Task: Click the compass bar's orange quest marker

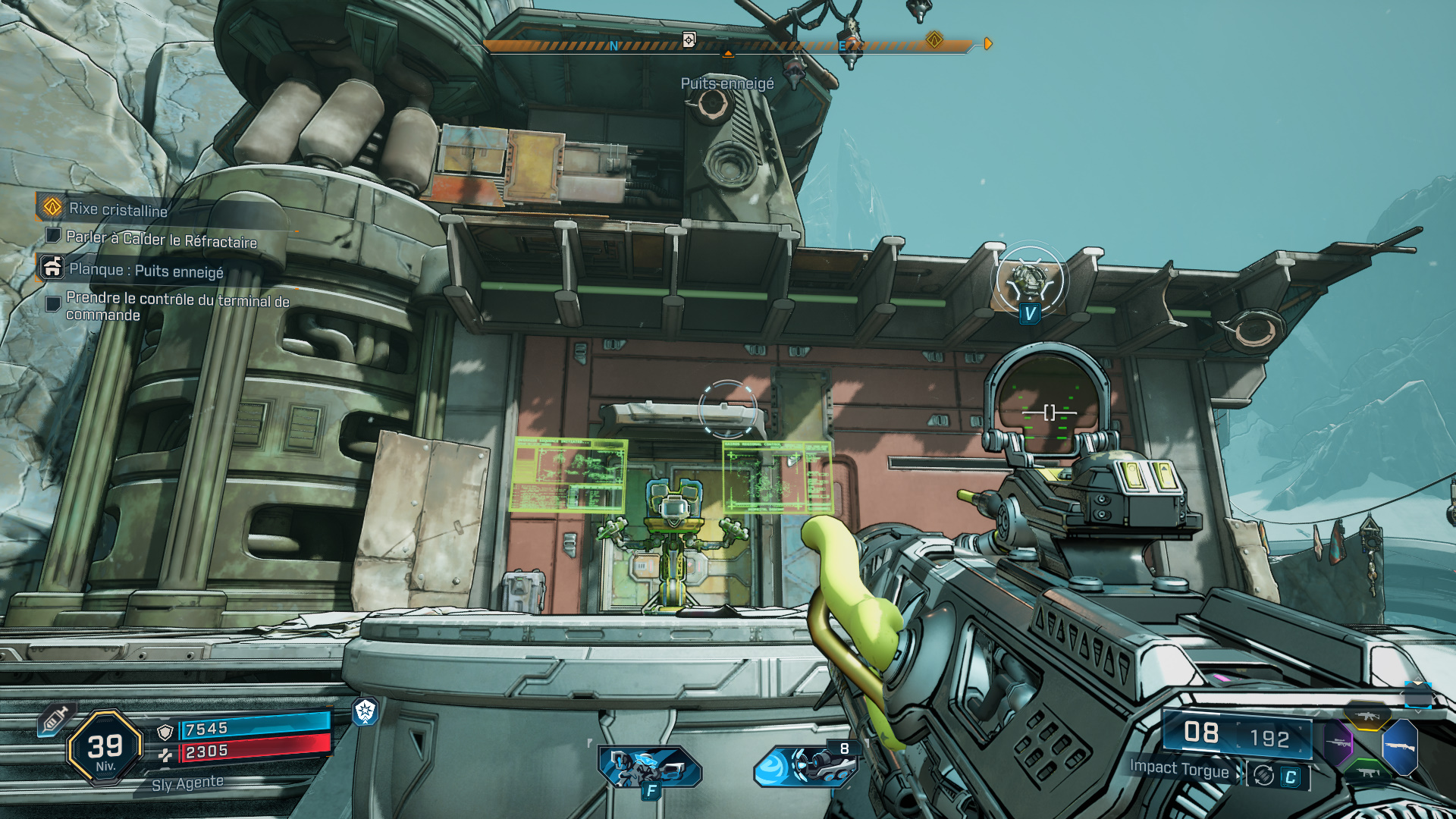Action: (x=934, y=39)
